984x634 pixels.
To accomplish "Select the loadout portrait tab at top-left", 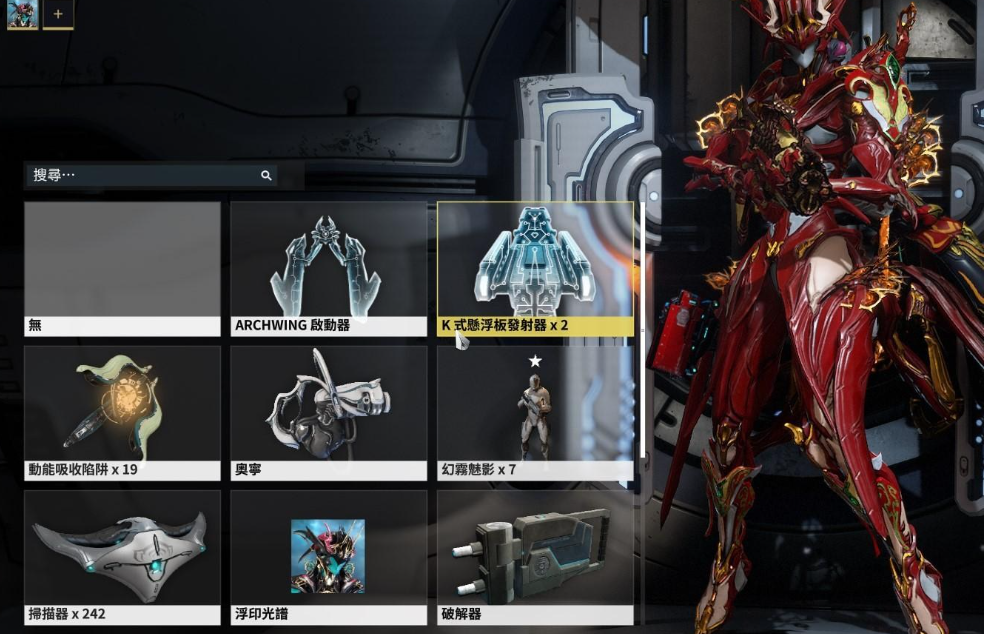I will click(22, 15).
